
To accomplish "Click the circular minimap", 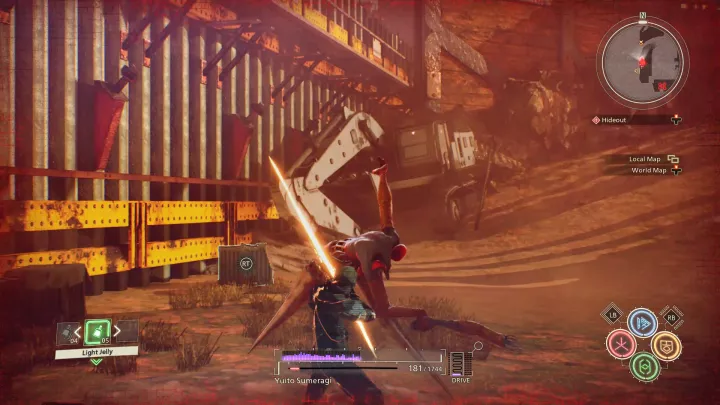I will (642, 61).
